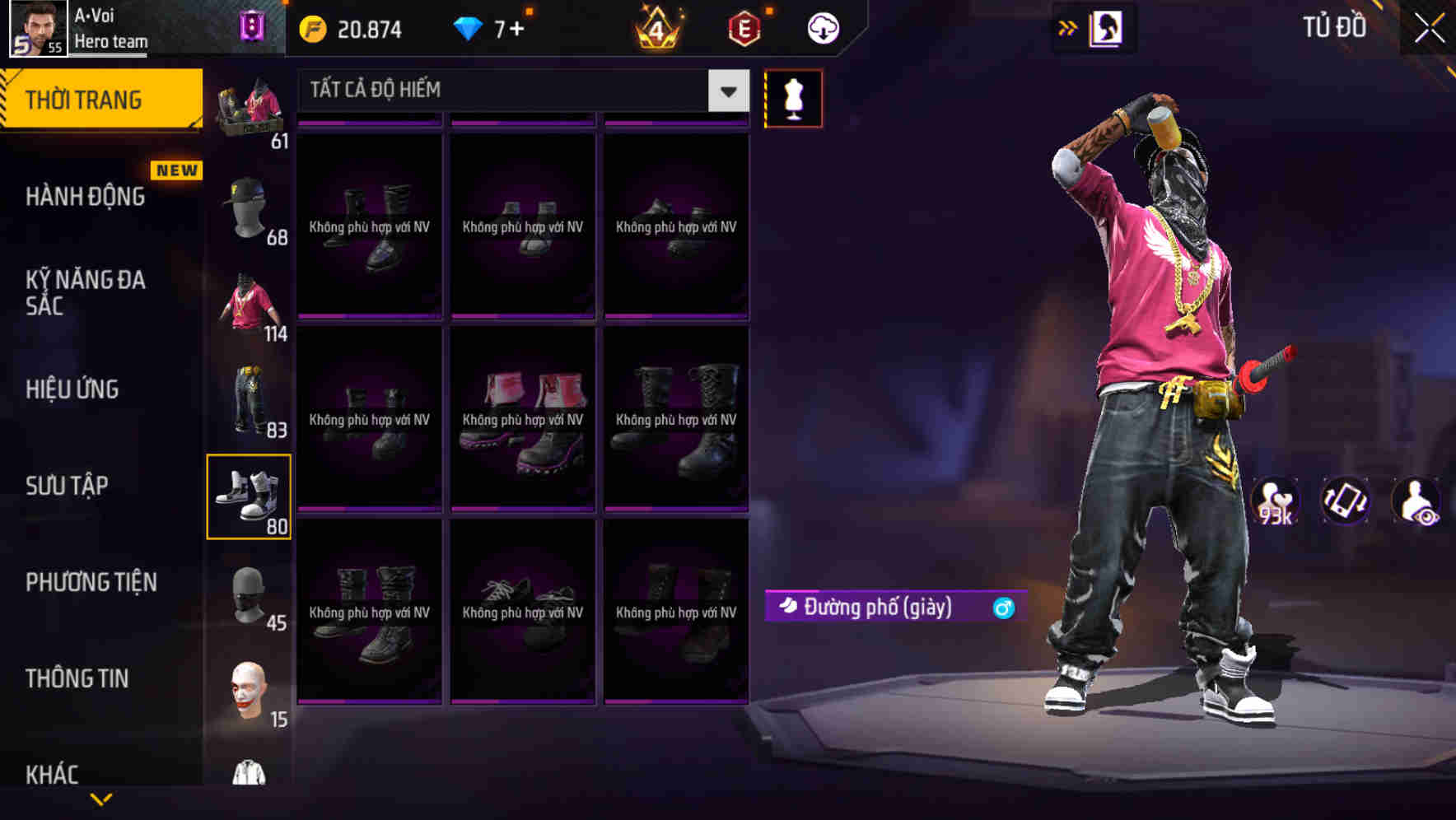Select the clown mask thumbnail showing 15

(x=250, y=697)
